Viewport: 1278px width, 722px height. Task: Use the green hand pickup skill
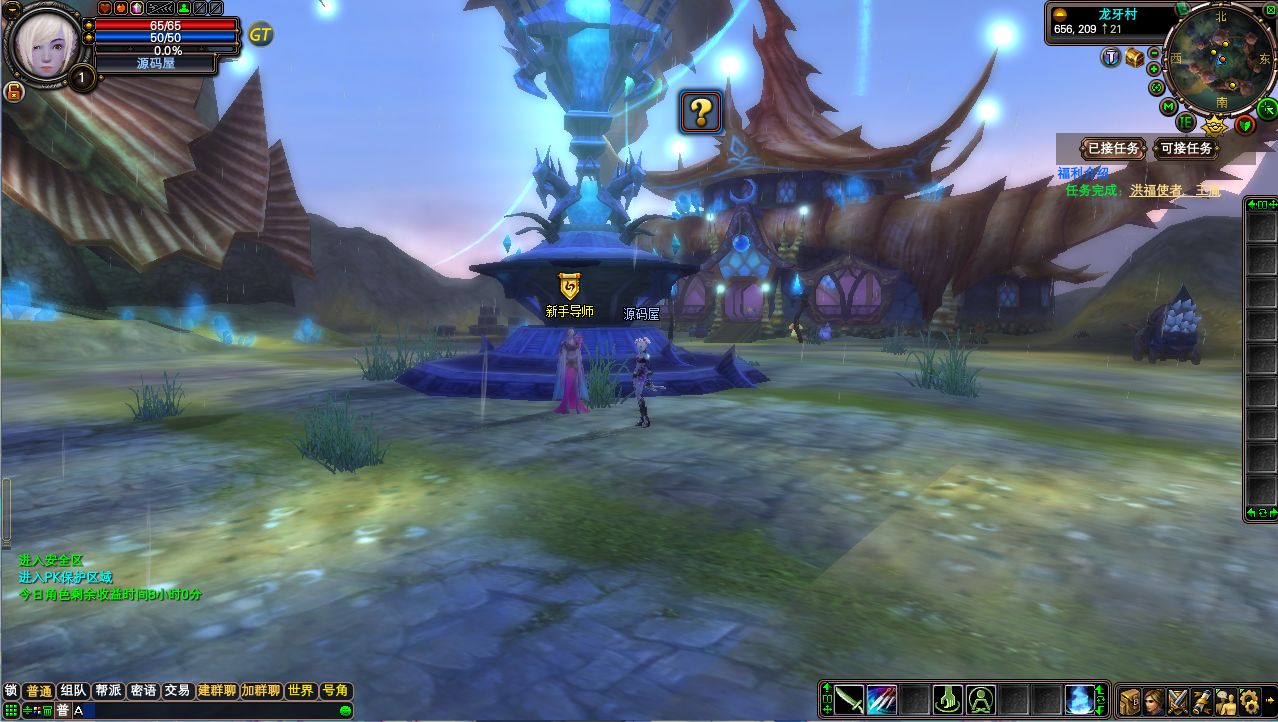[x=948, y=700]
